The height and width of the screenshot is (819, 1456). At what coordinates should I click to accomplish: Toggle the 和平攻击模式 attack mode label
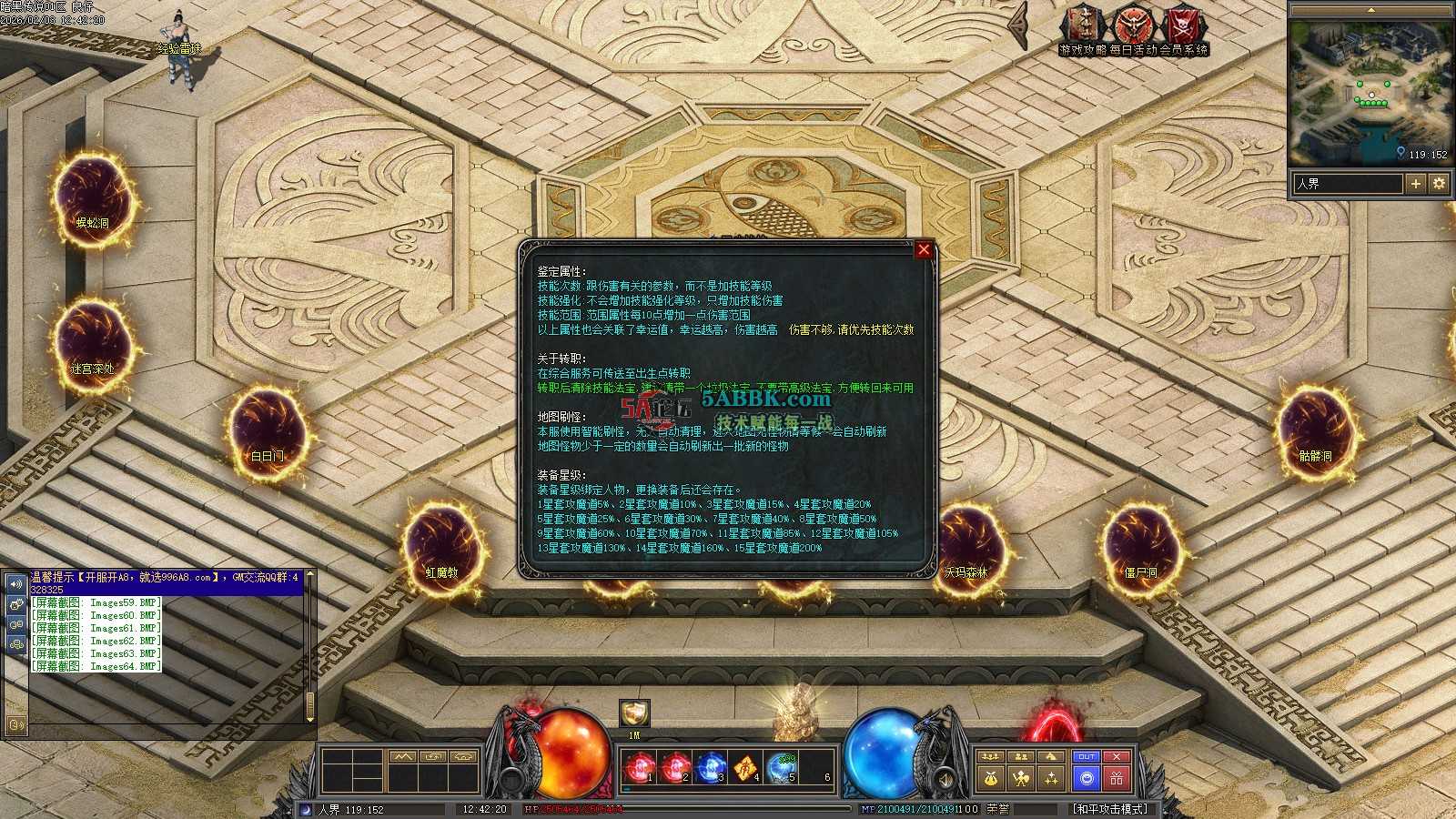coord(1110,809)
